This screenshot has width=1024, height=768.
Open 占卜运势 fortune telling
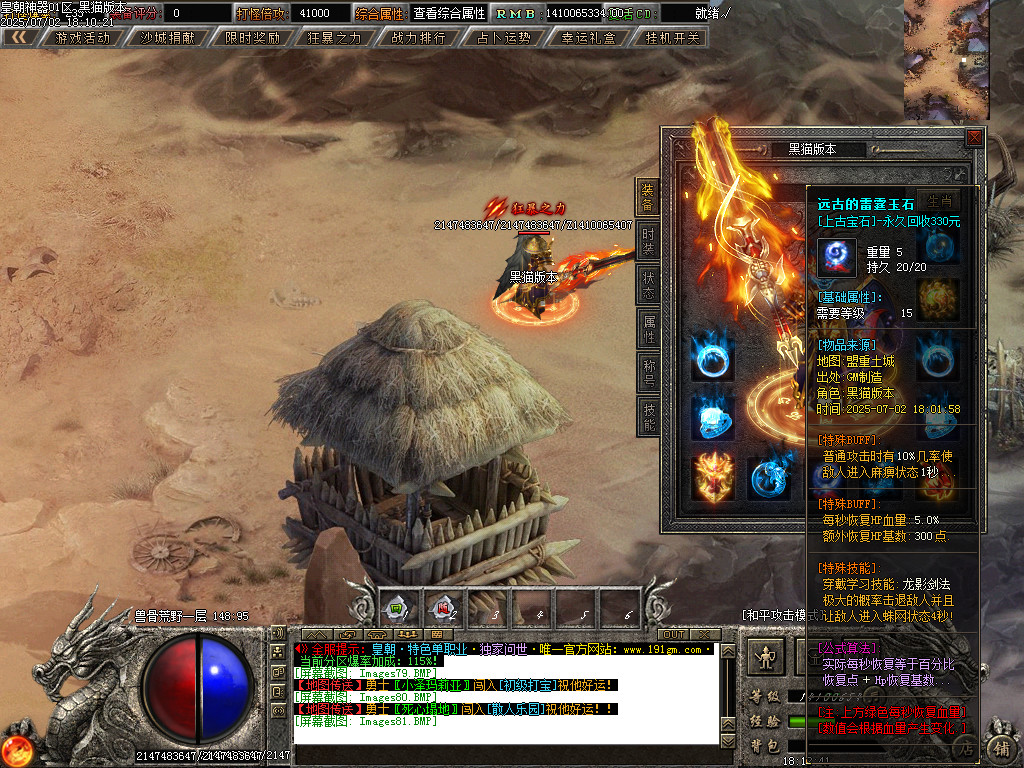click(503, 38)
